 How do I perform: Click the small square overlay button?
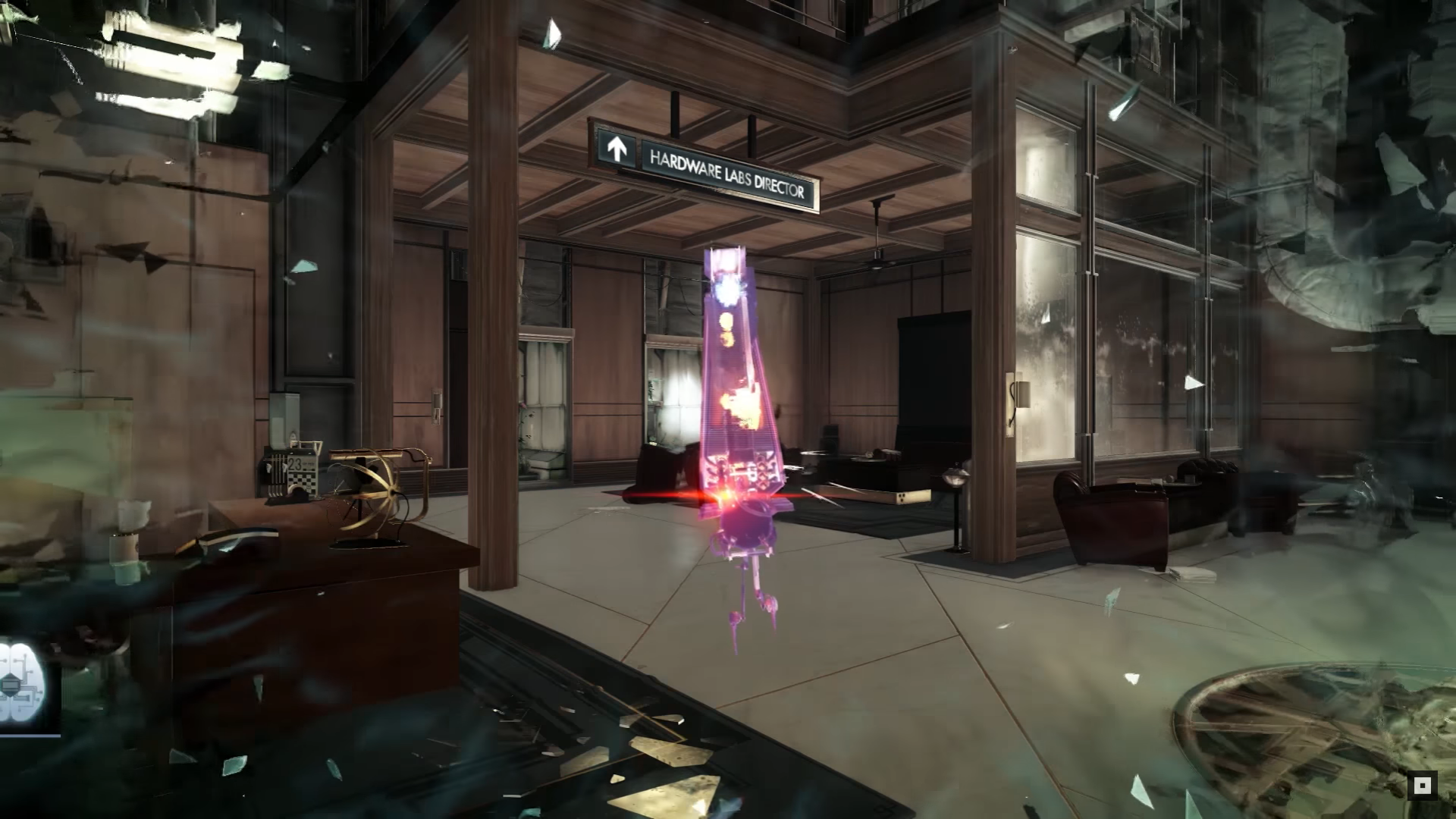(1423, 786)
